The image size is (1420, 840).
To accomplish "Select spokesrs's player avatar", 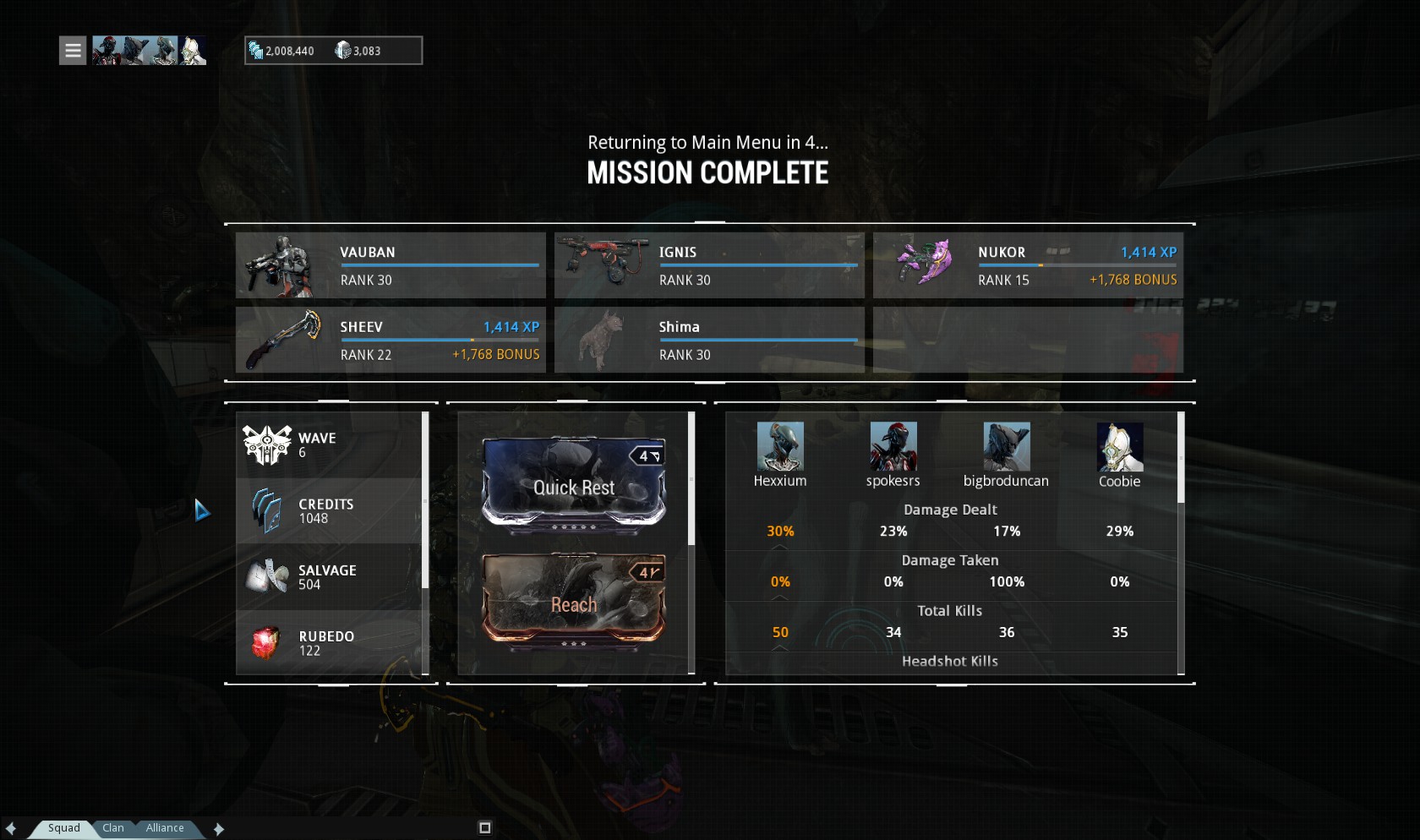I will [893, 447].
